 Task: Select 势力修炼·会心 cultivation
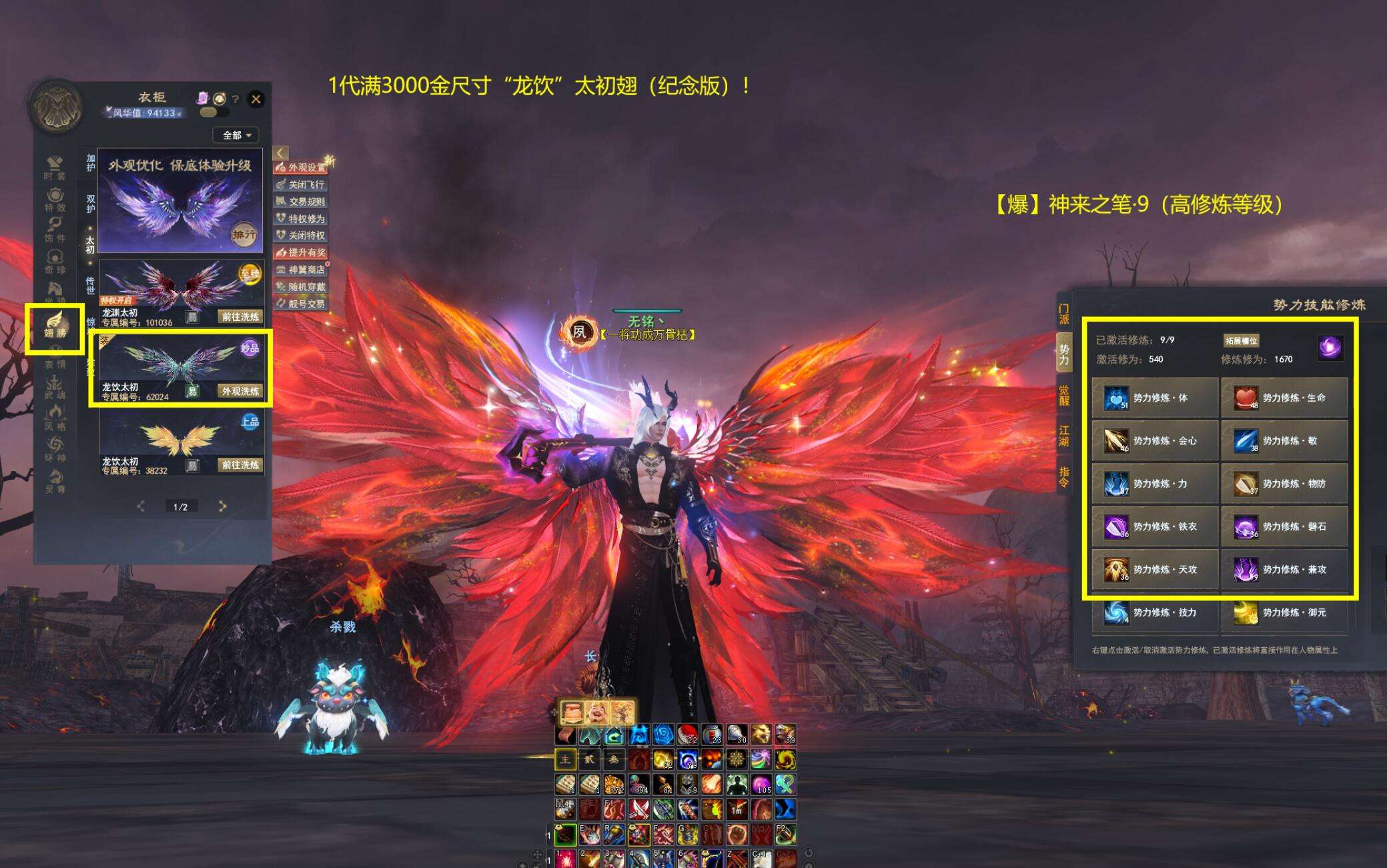tap(1155, 441)
